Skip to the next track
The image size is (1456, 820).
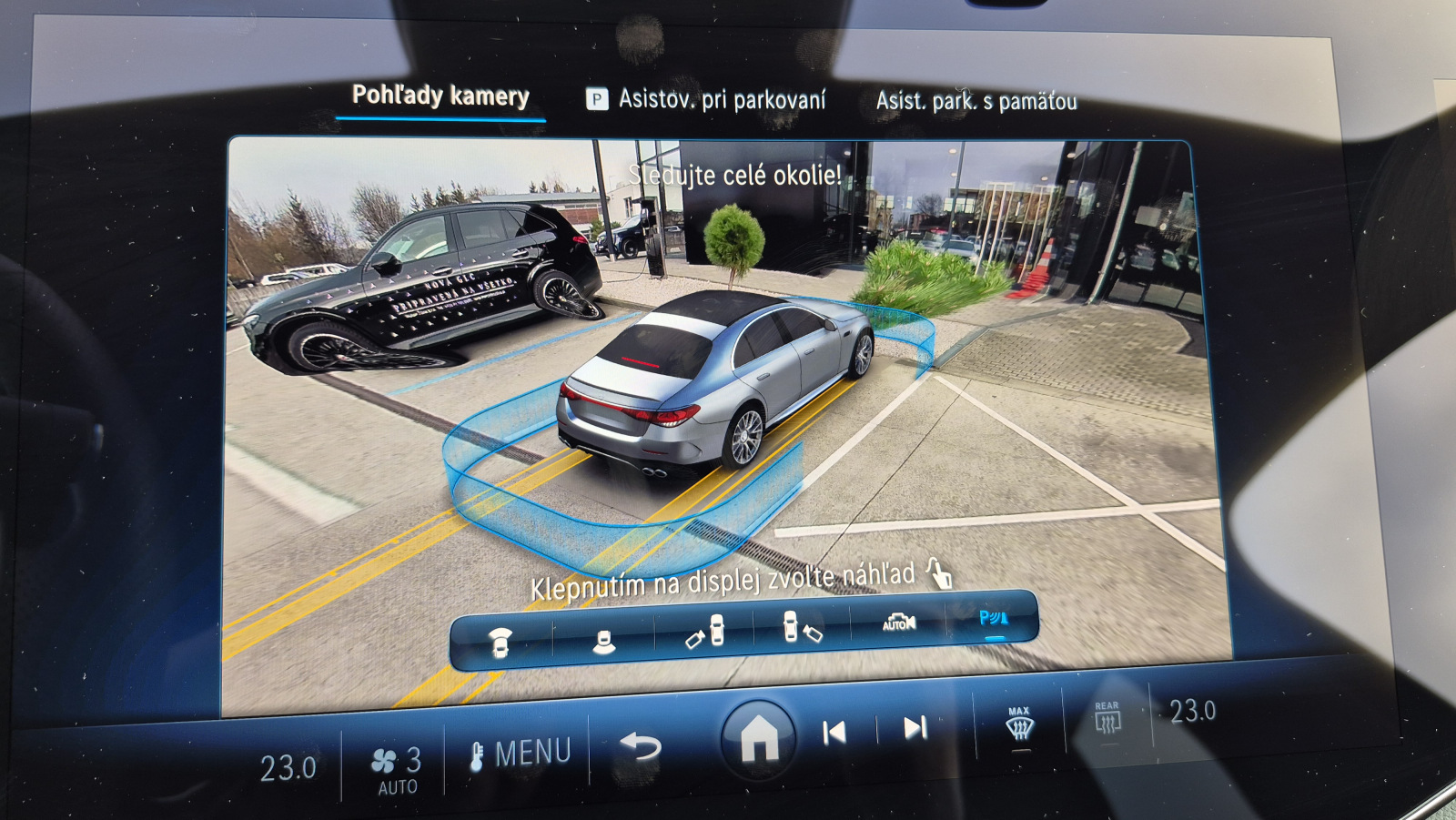tap(915, 727)
